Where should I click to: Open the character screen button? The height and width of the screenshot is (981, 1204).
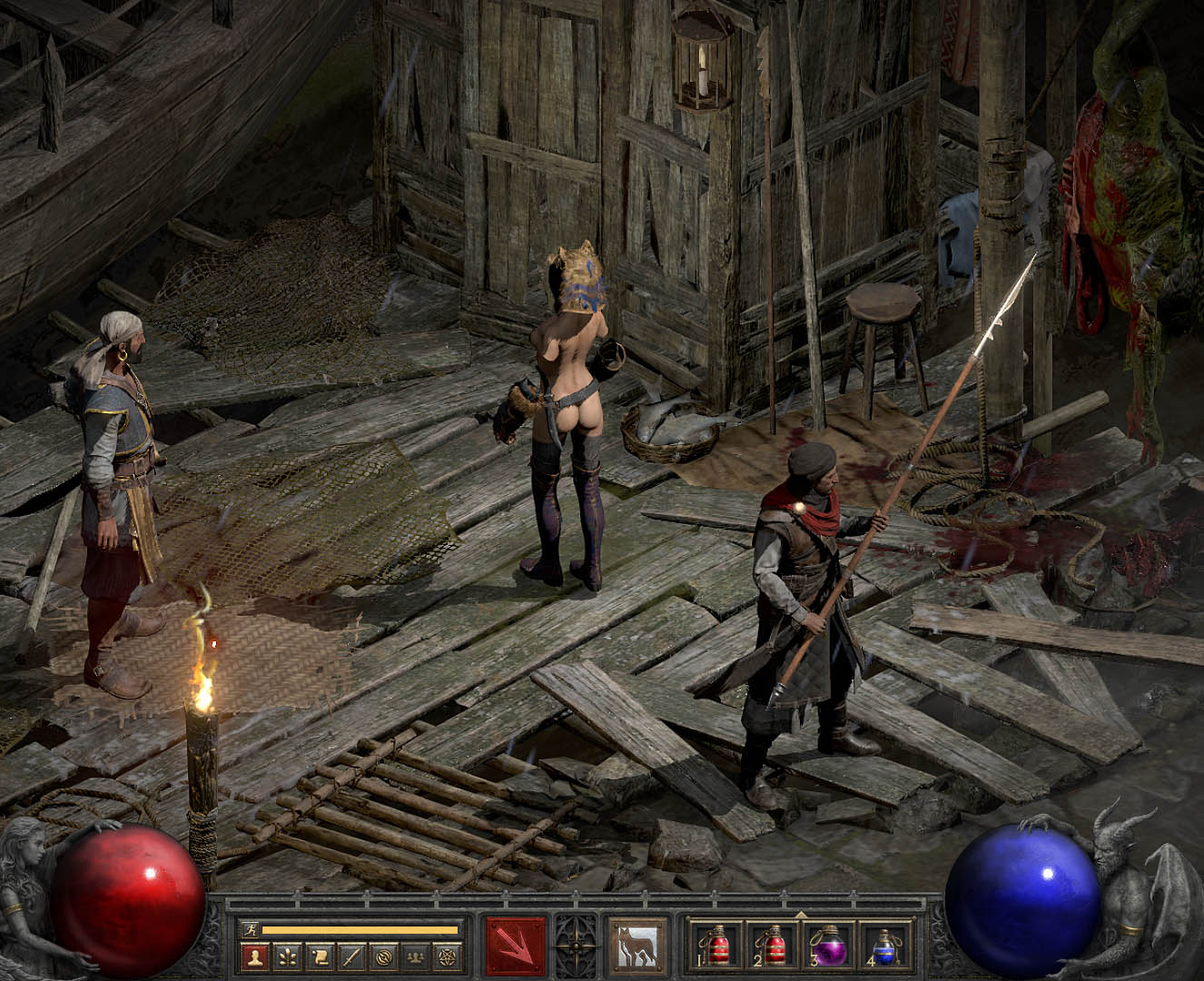point(253,956)
